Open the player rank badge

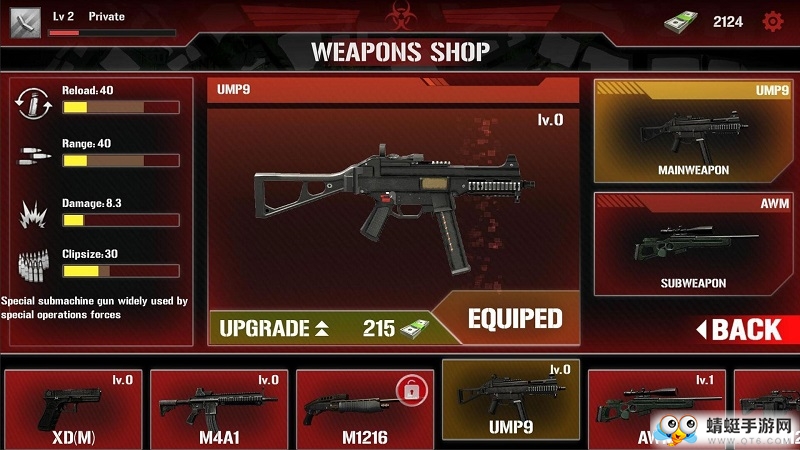25,21
